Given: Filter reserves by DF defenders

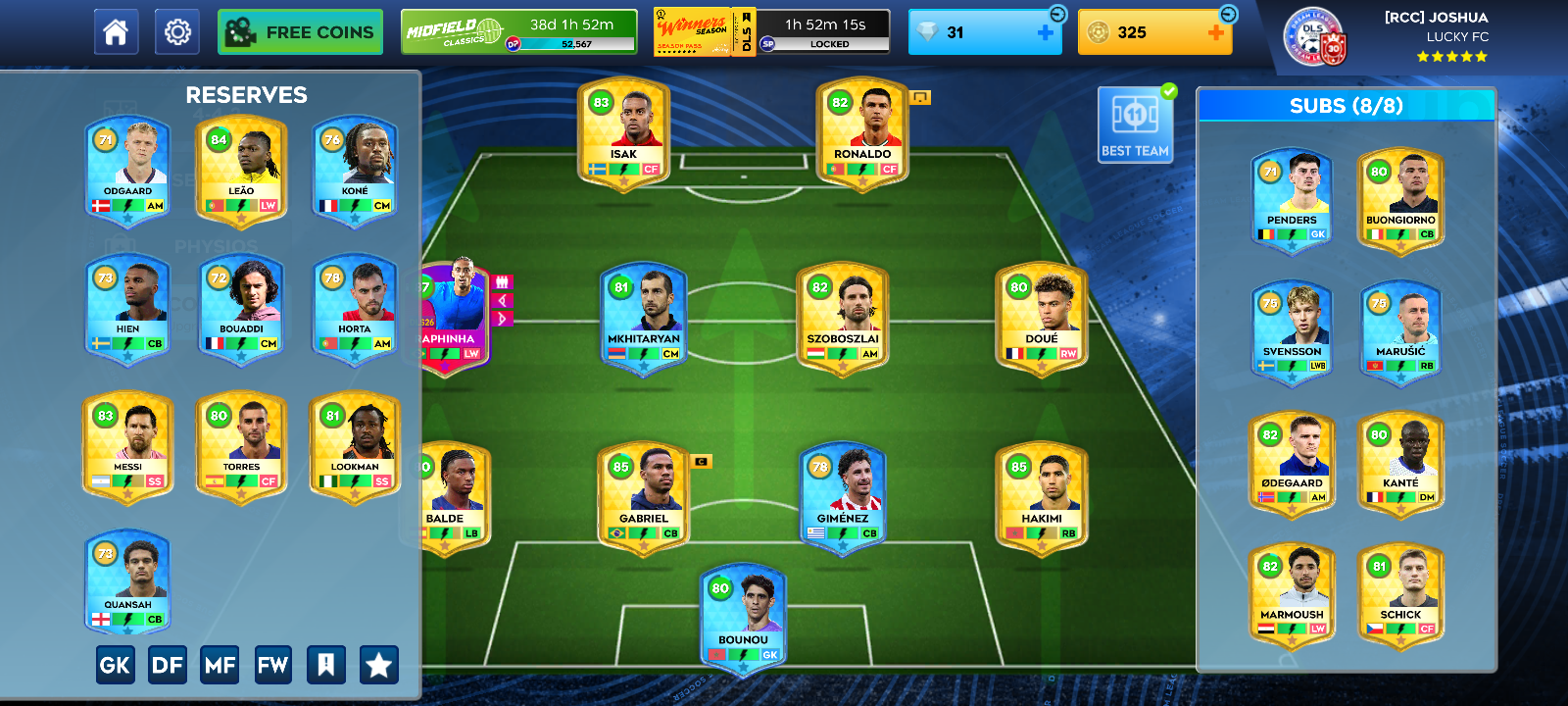Looking at the screenshot, I should (x=168, y=666).
